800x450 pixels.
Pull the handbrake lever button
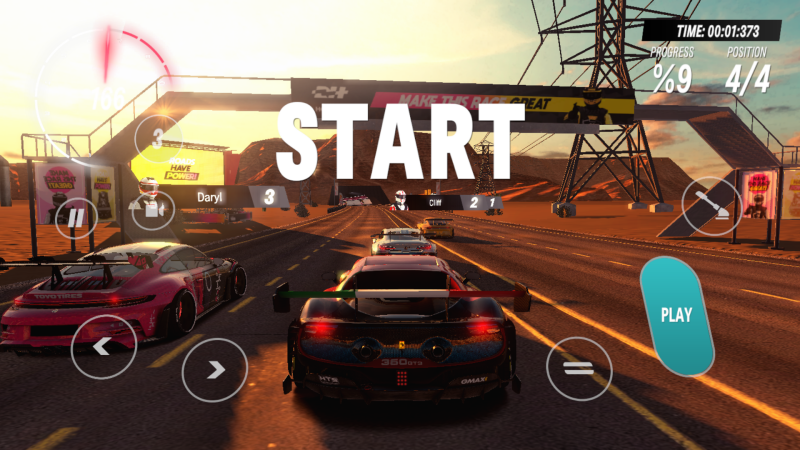click(712, 206)
